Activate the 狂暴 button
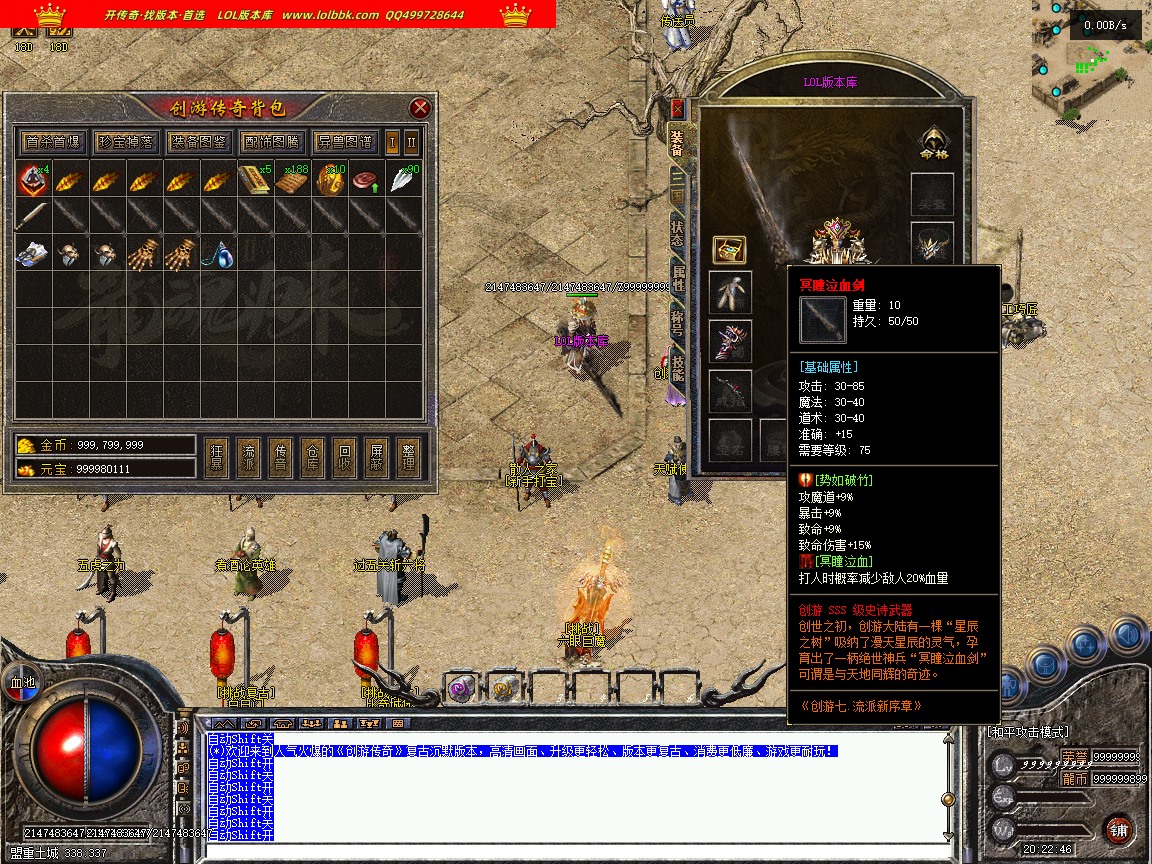This screenshot has height=864, width=1152. coord(216,454)
